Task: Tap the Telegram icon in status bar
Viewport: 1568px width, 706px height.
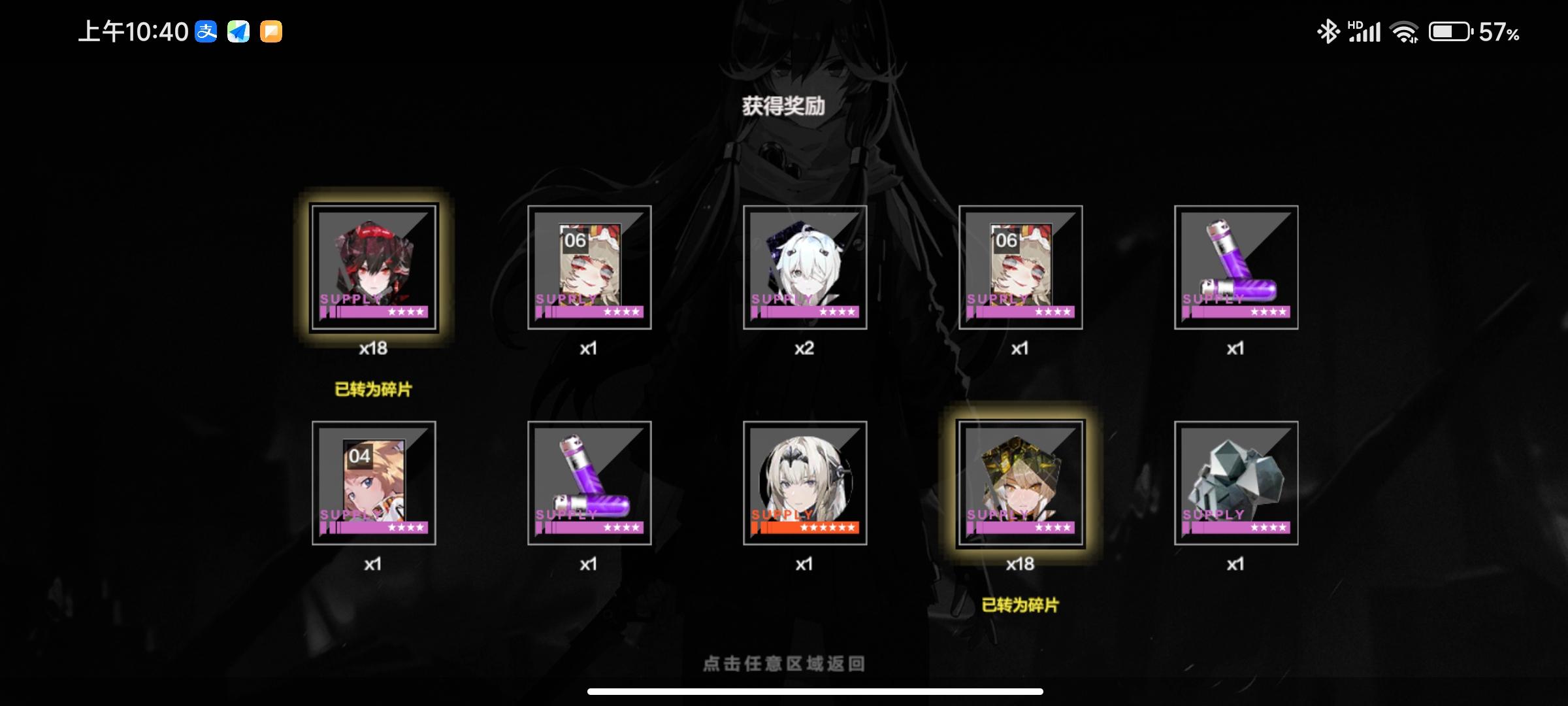Action: (x=240, y=33)
